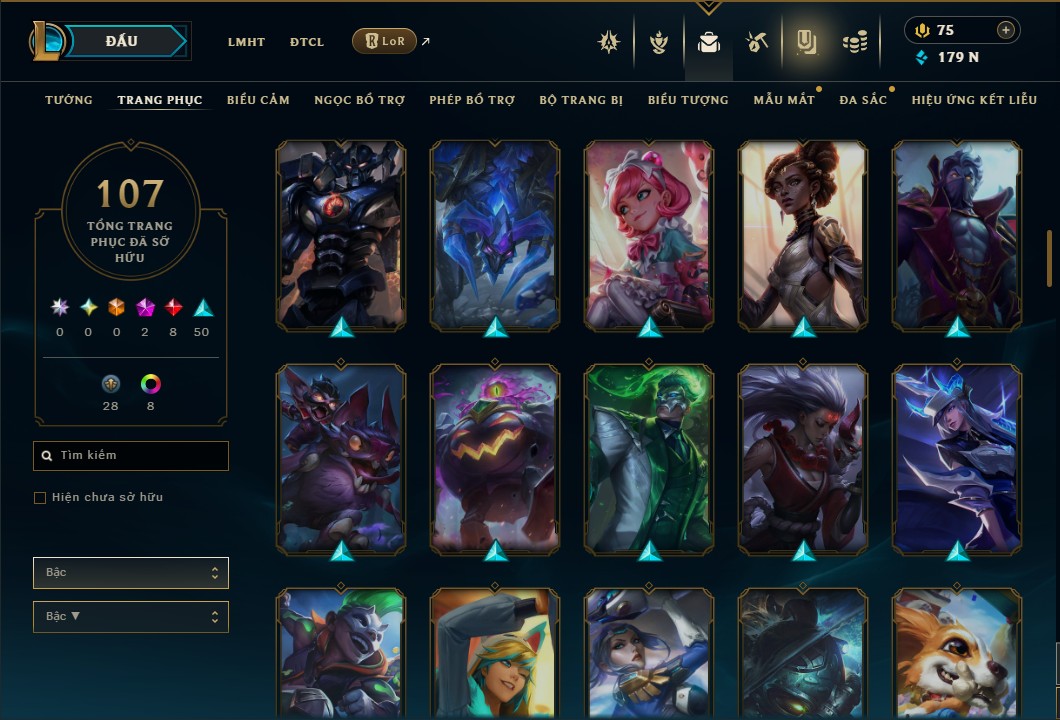Switch to ĐTCL mode
This screenshot has height=720, width=1060.
[x=307, y=42]
